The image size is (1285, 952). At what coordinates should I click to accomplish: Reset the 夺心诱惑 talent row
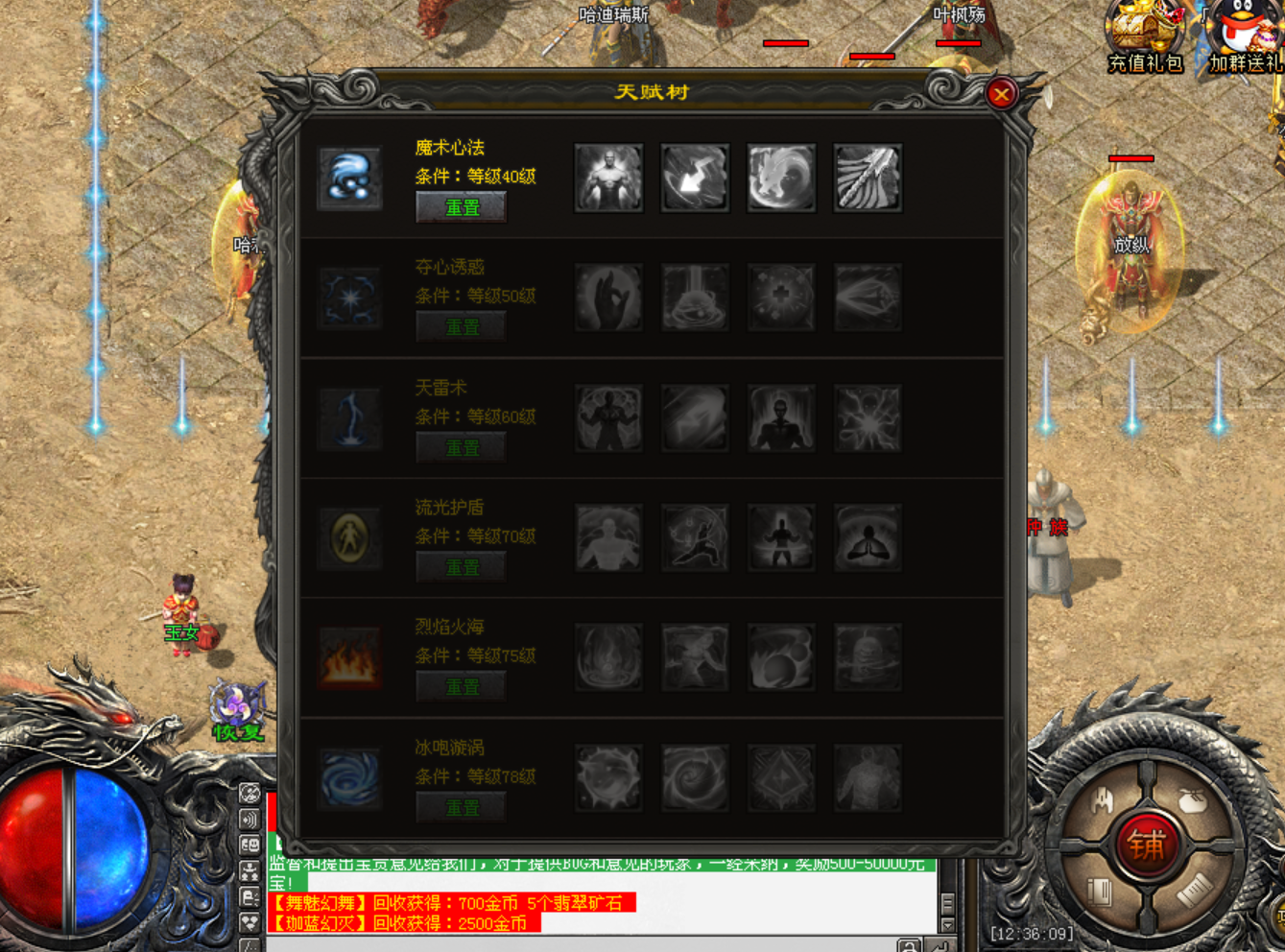click(462, 327)
